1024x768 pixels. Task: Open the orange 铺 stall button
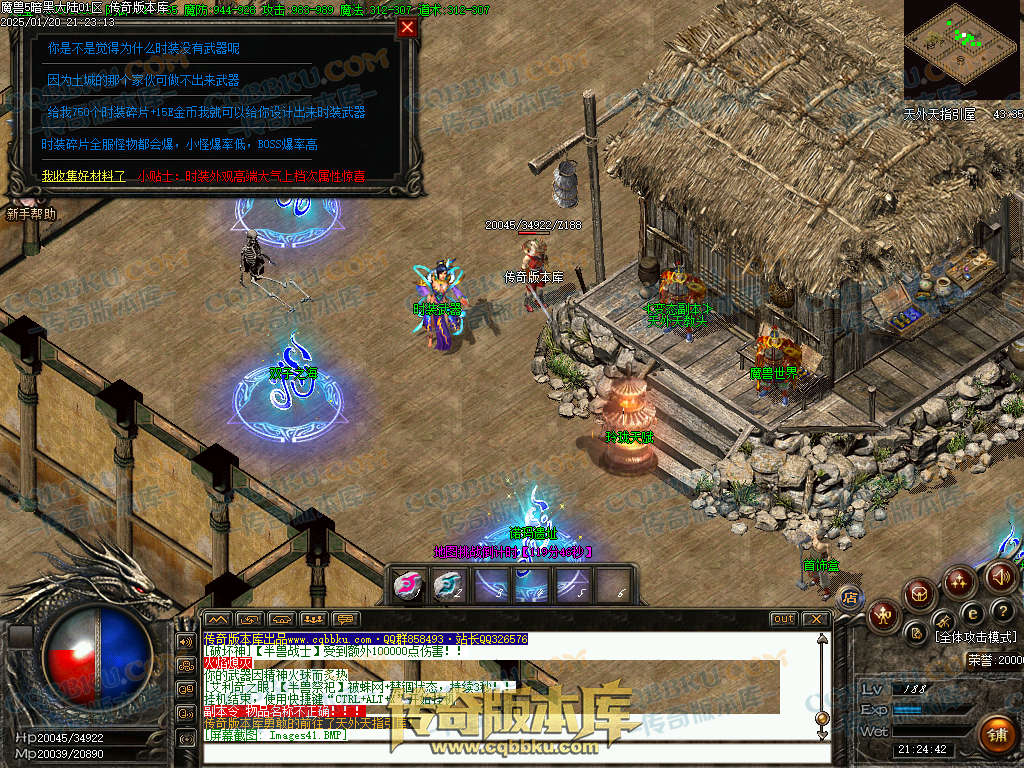pos(996,735)
